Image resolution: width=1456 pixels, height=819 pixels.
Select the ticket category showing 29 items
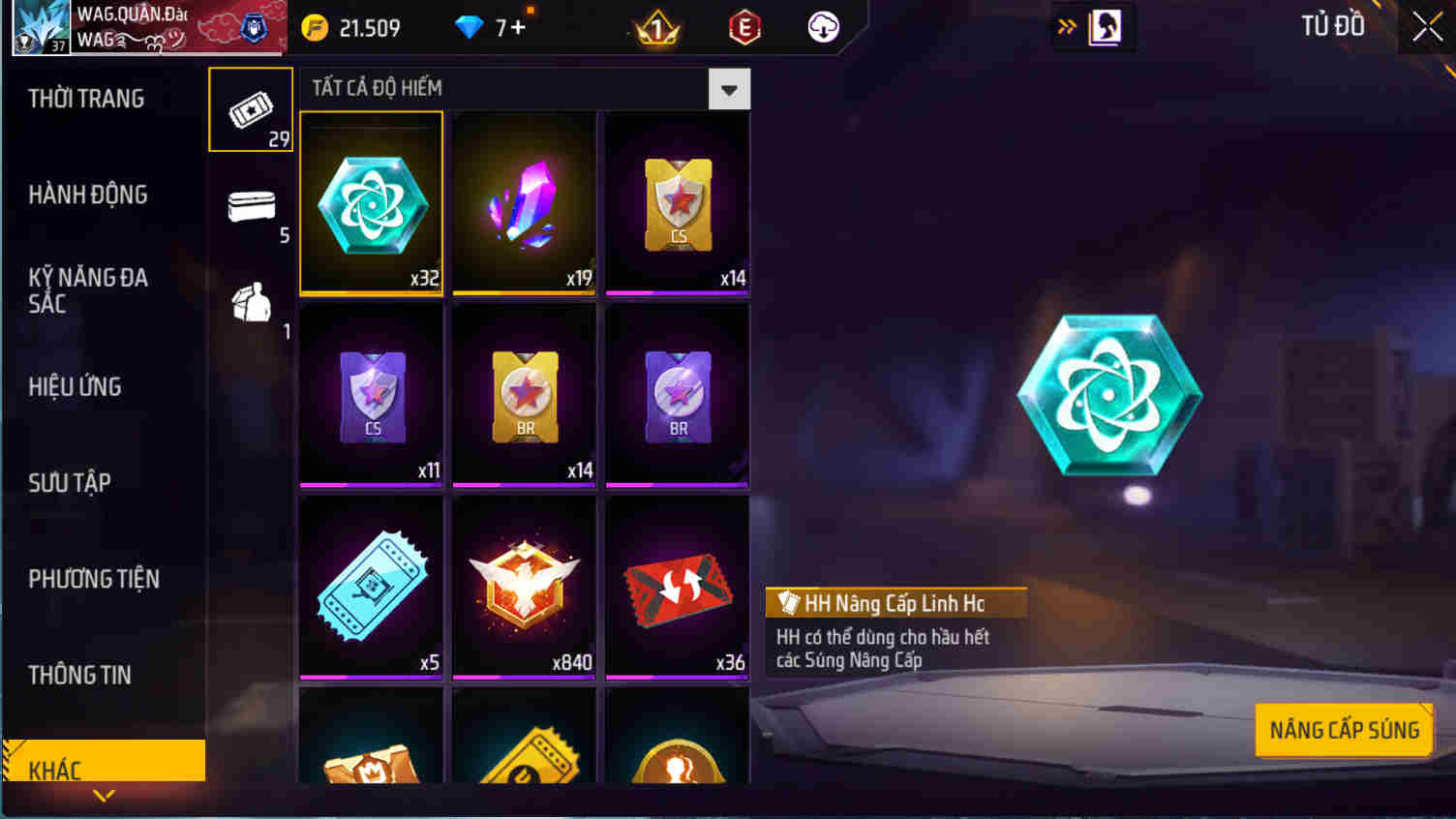point(250,108)
